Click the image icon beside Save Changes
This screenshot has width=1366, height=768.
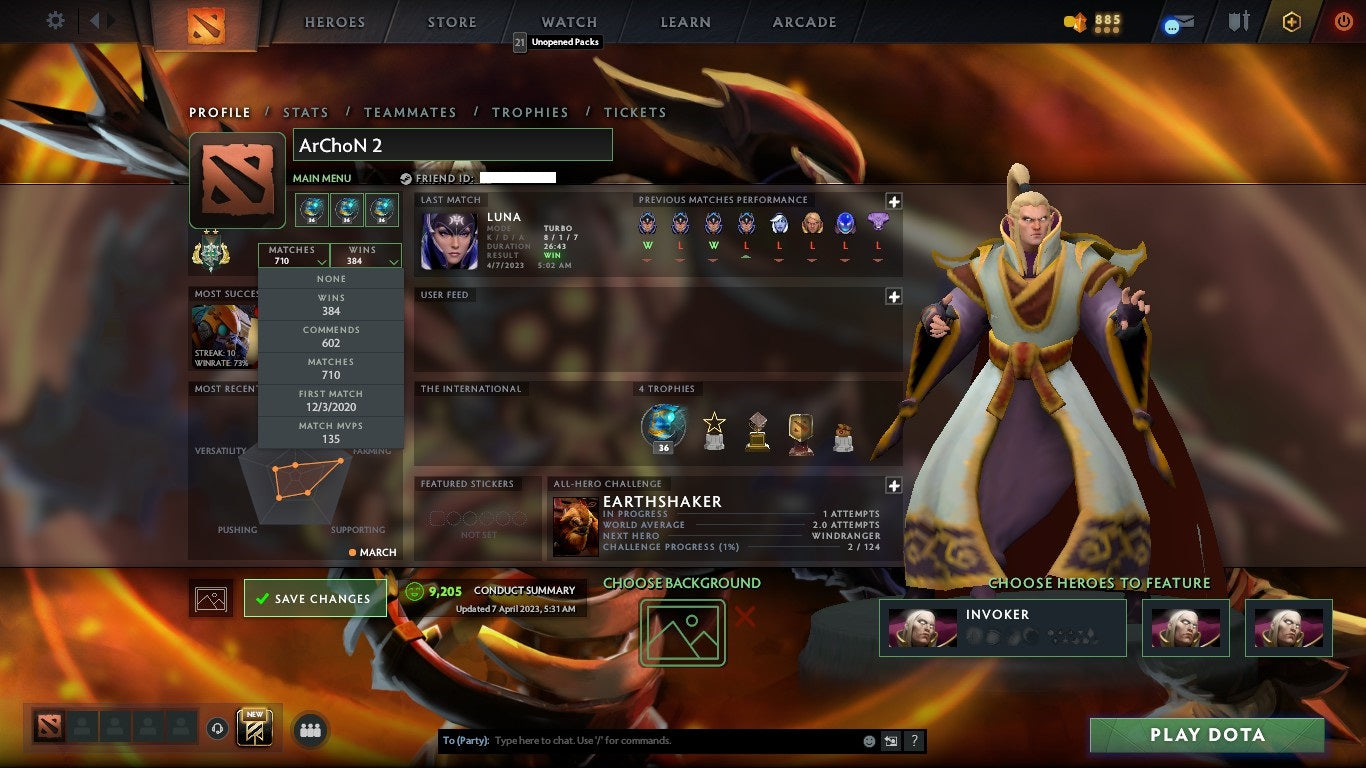point(210,597)
